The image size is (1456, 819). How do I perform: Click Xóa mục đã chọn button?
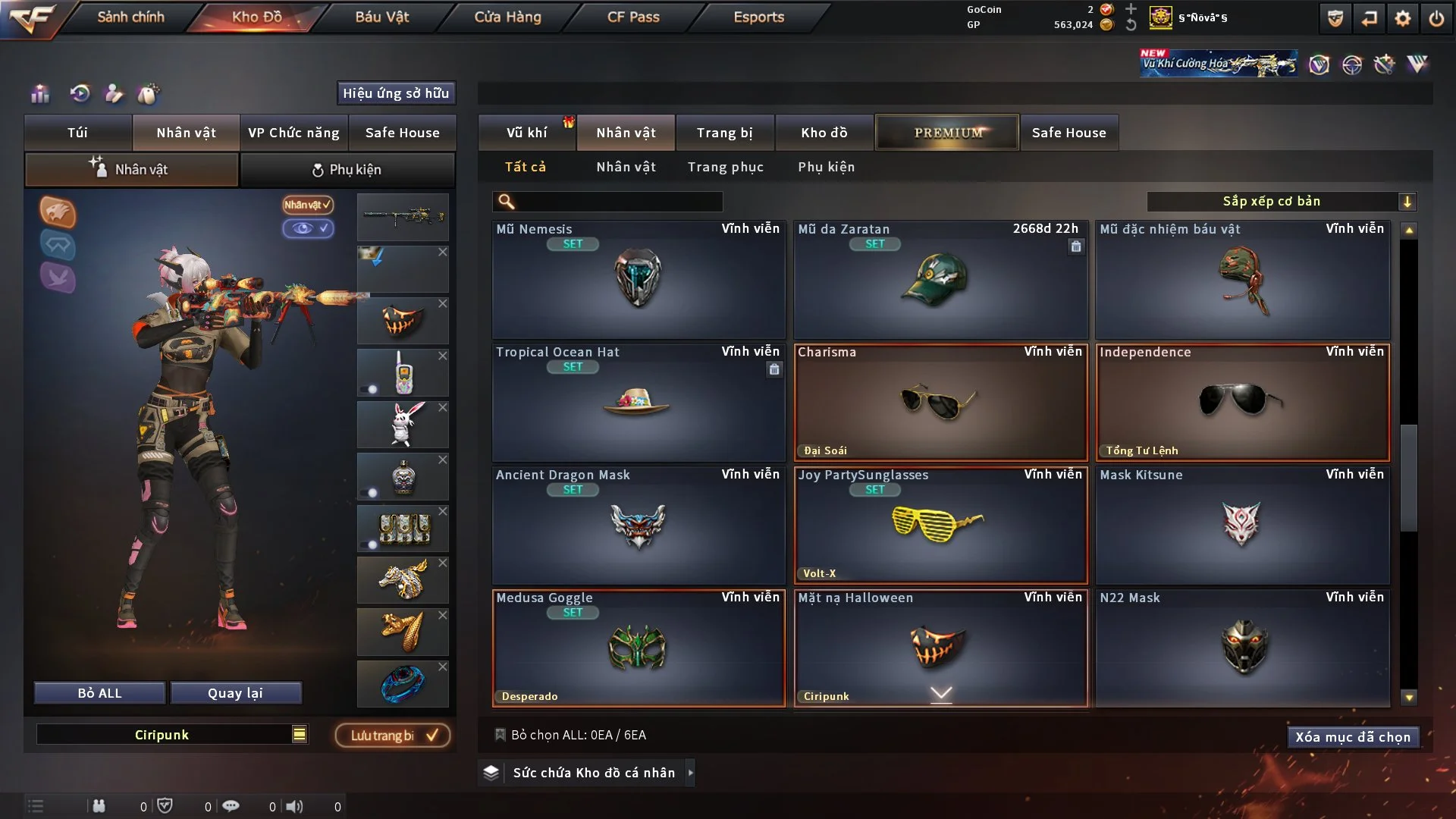(x=1352, y=737)
